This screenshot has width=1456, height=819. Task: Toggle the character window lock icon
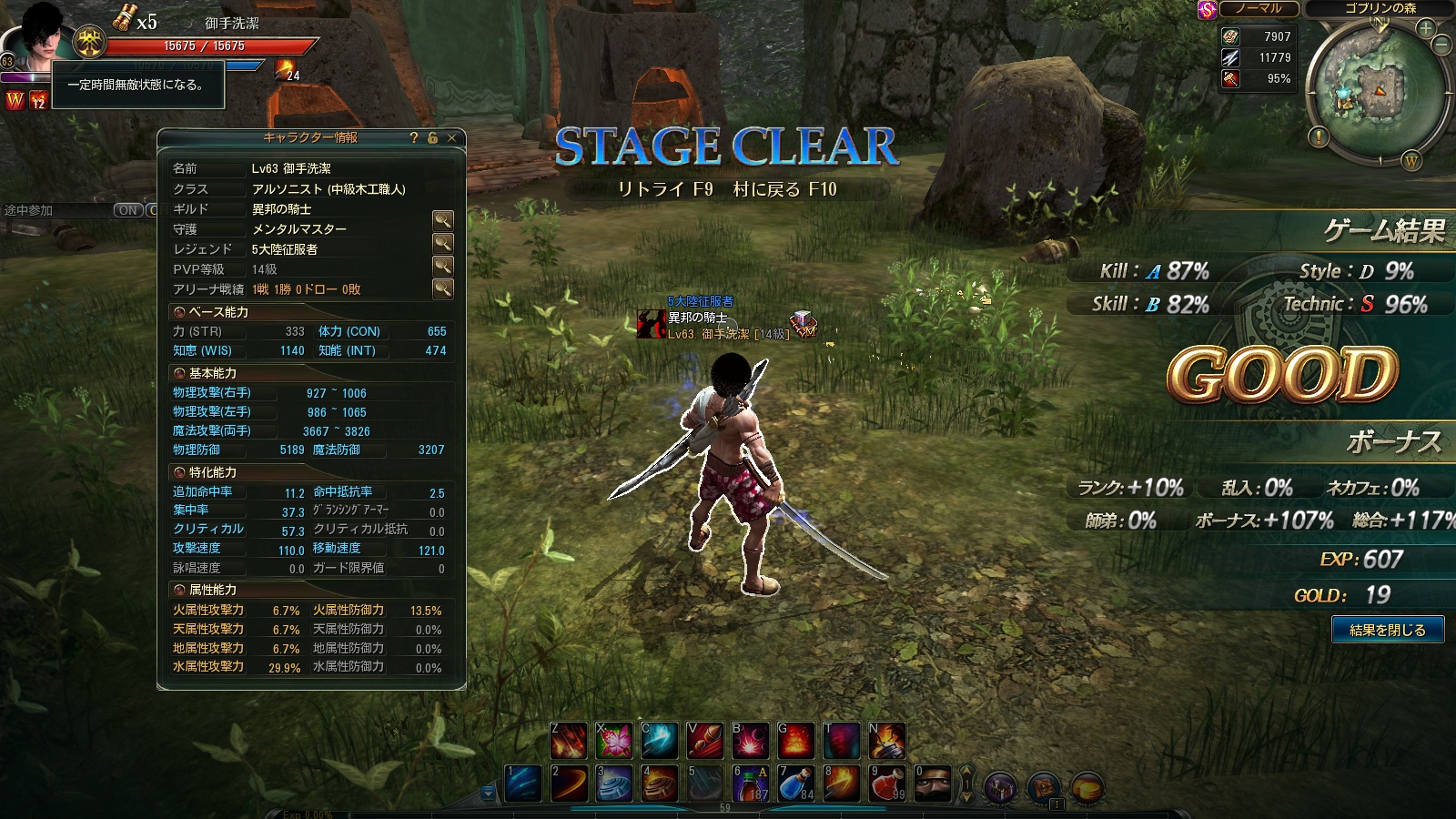tap(433, 137)
